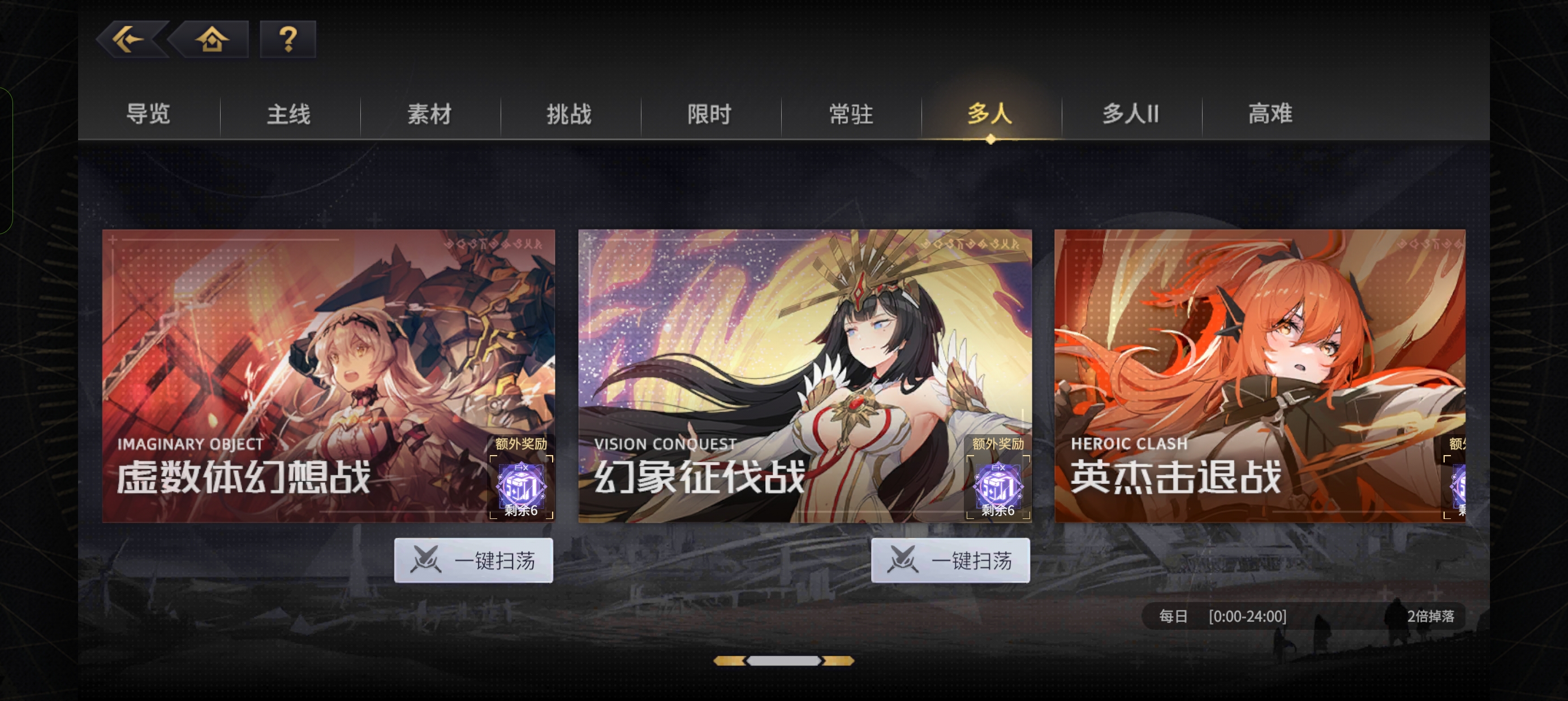Switch to the 多人II tab
Image resolution: width=1568 pixels, height=701 pixels.
pos(1130,114)
